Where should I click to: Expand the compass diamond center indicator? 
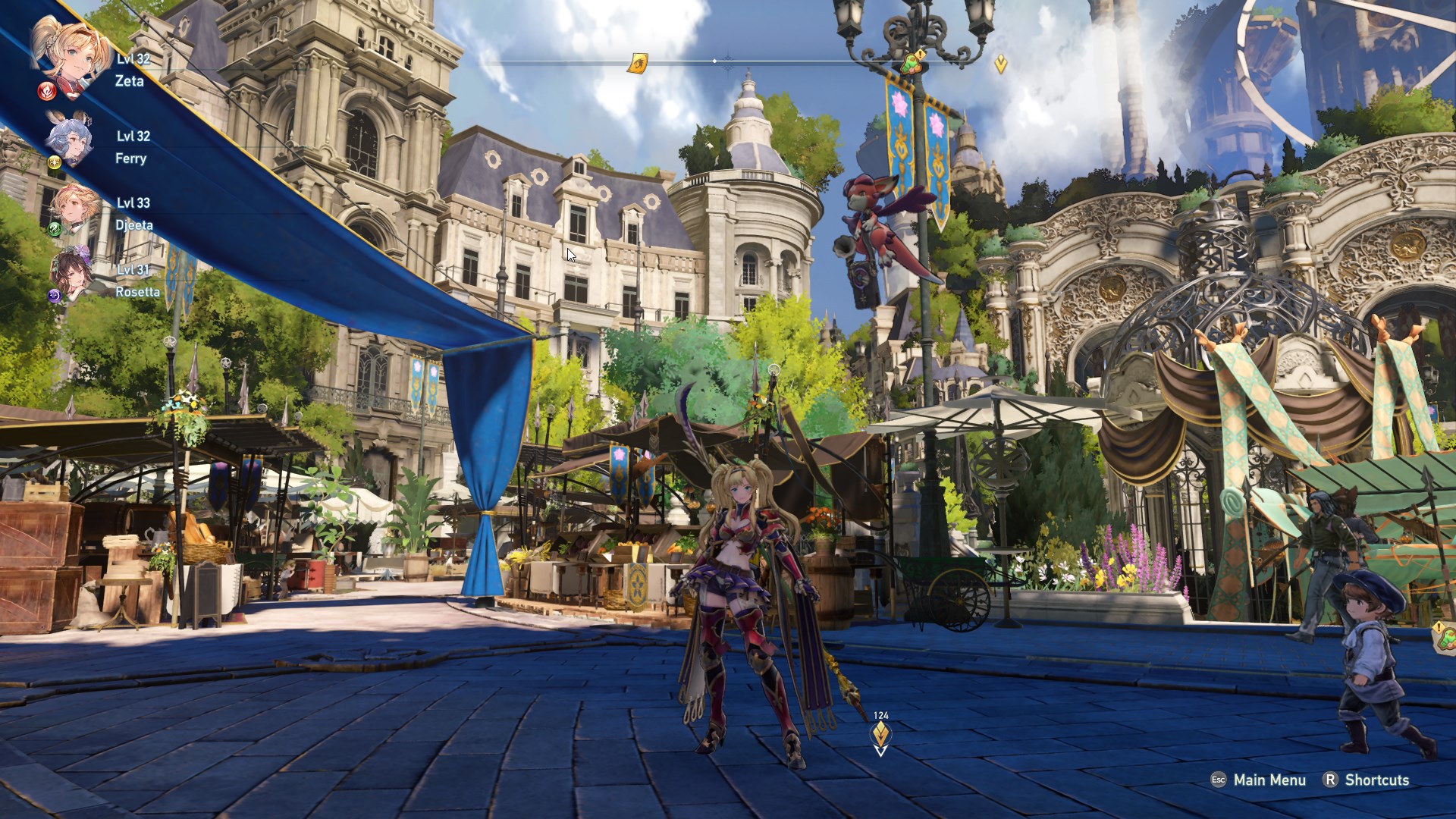pyautogui.click(x=714, y=60)
